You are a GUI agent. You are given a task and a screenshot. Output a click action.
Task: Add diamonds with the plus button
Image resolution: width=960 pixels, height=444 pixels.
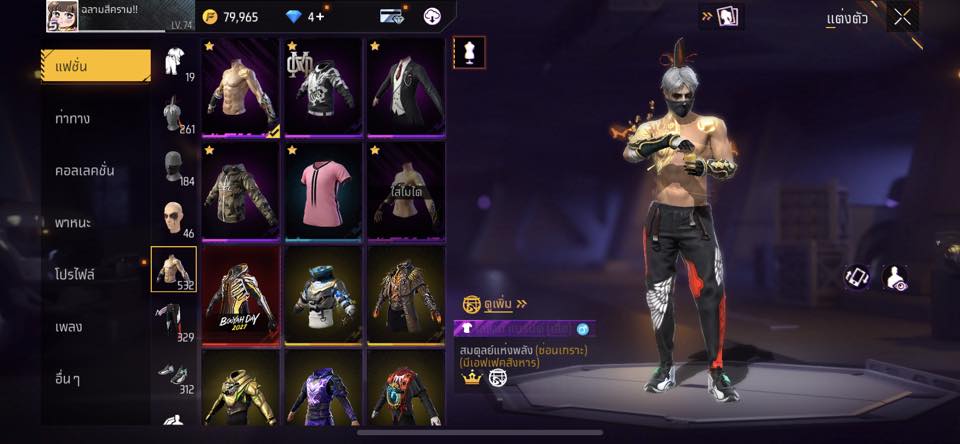point(320,17)
